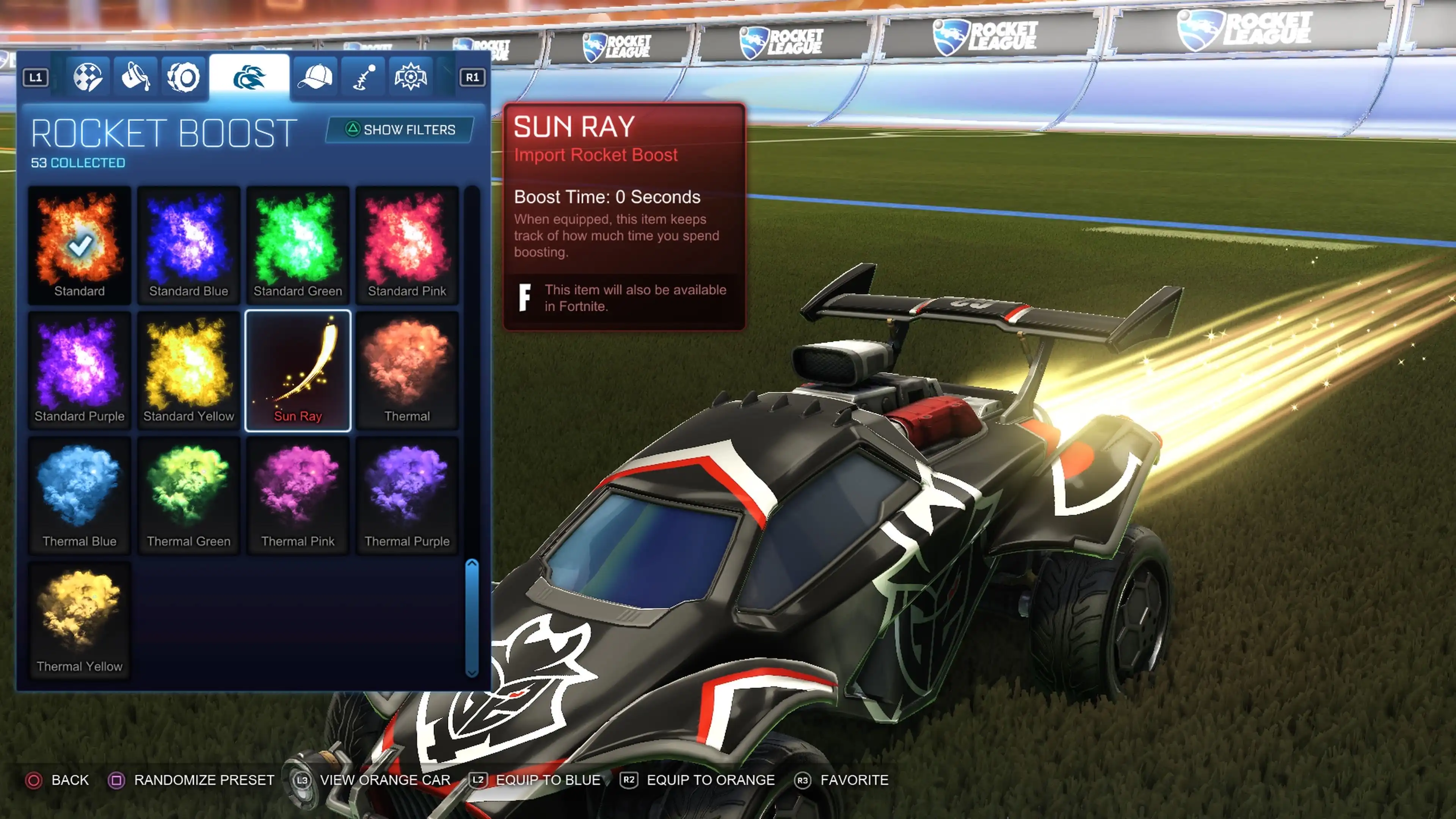The image size is (1456, 819).
Task: Pick the Standard Pink boost
Action: point(407,245)
